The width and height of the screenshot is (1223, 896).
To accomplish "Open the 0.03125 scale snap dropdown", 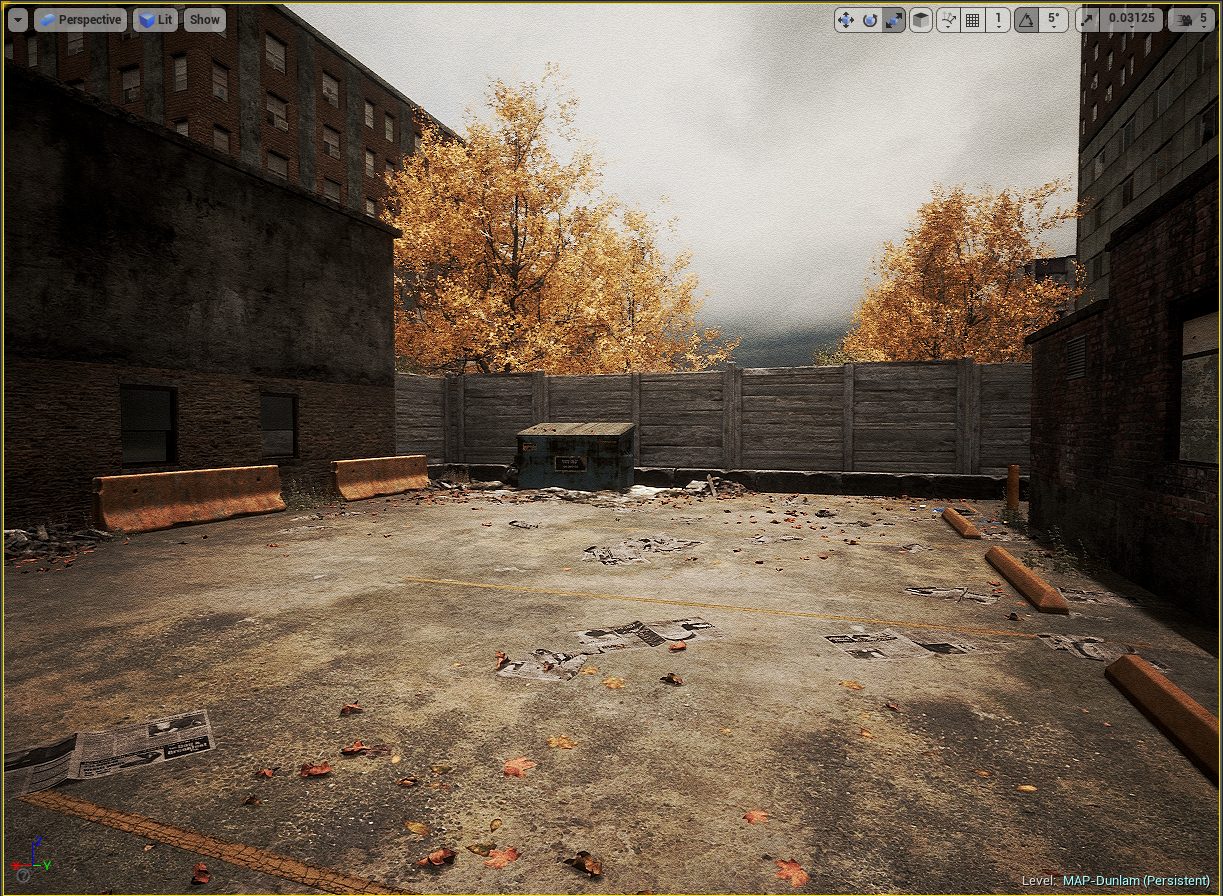I will coord(1129,19).
